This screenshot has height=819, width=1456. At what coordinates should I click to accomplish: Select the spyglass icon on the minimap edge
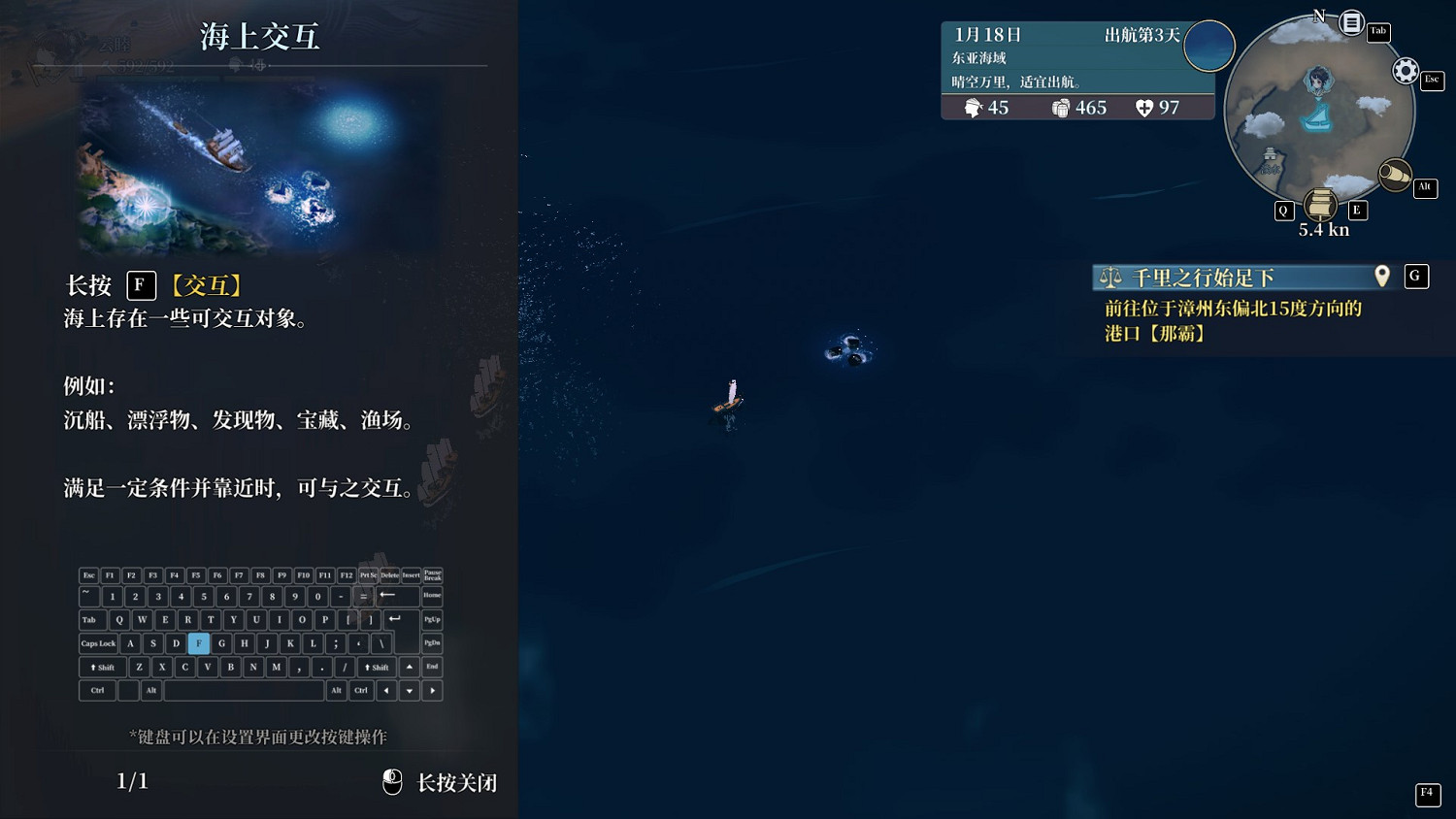click(1396, 175)
